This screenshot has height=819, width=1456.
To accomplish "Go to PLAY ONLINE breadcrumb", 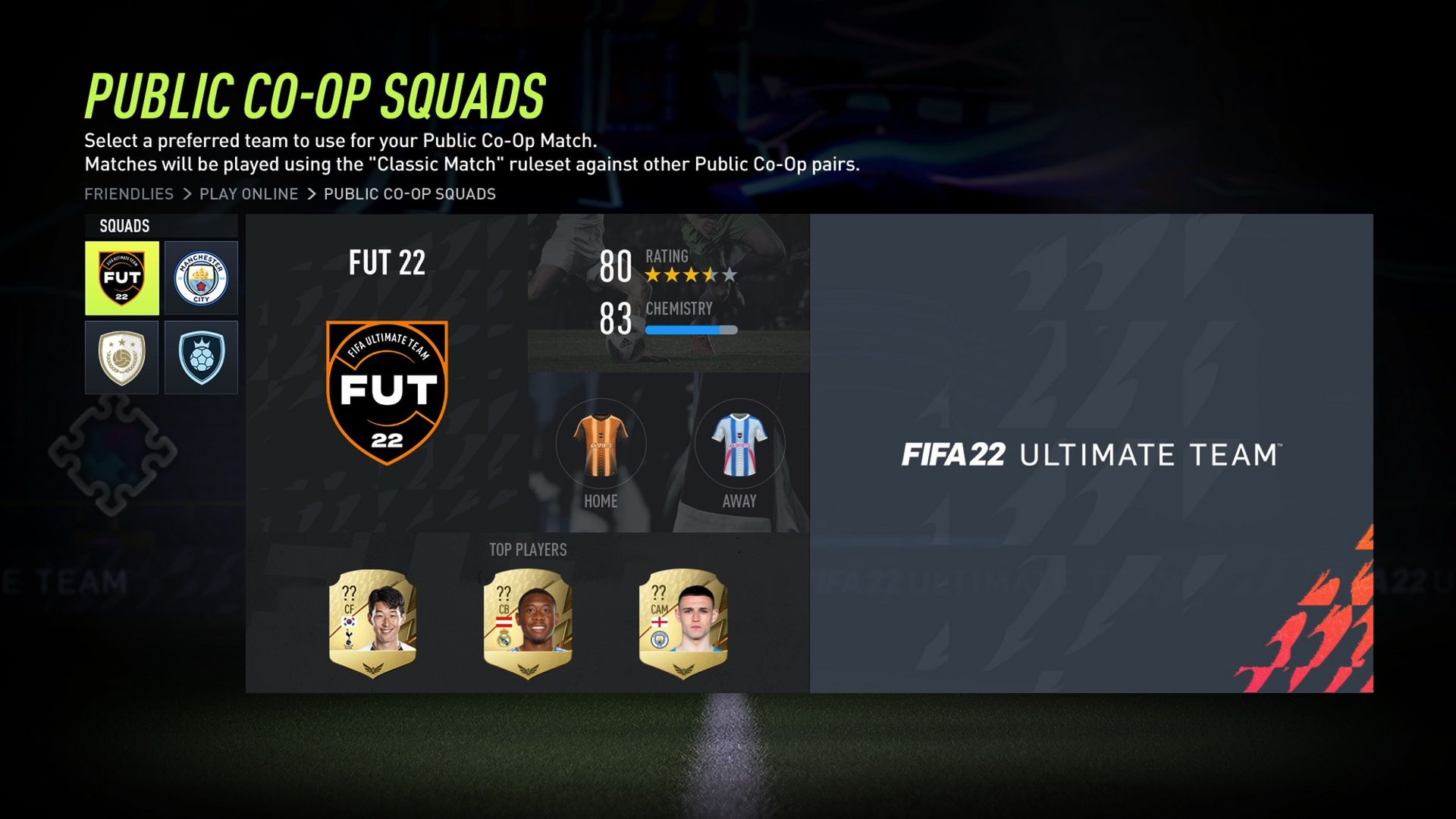I will click(x=248, y=193).
